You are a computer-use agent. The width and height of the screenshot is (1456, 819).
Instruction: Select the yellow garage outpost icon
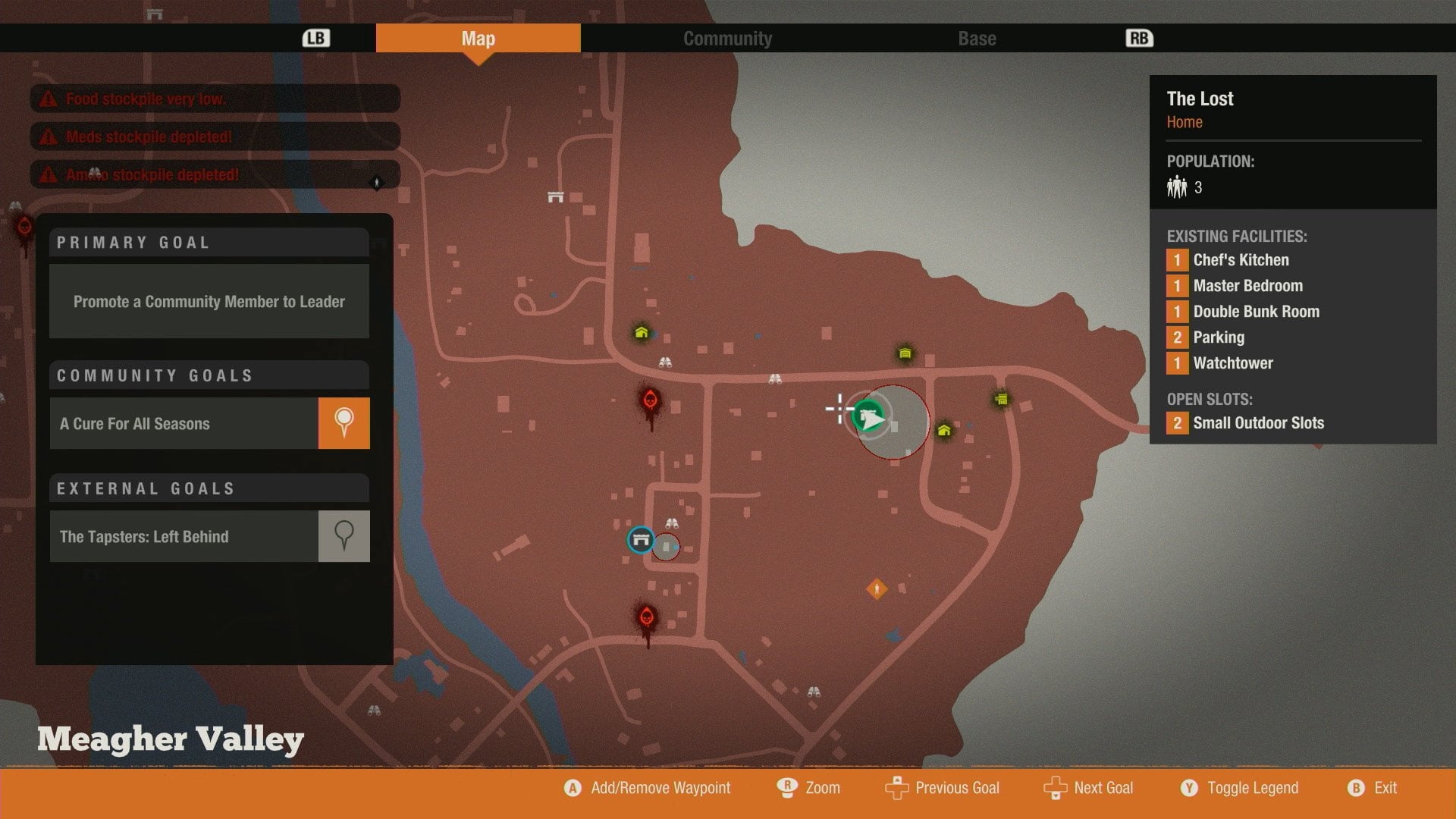click(x=904, y=353)
